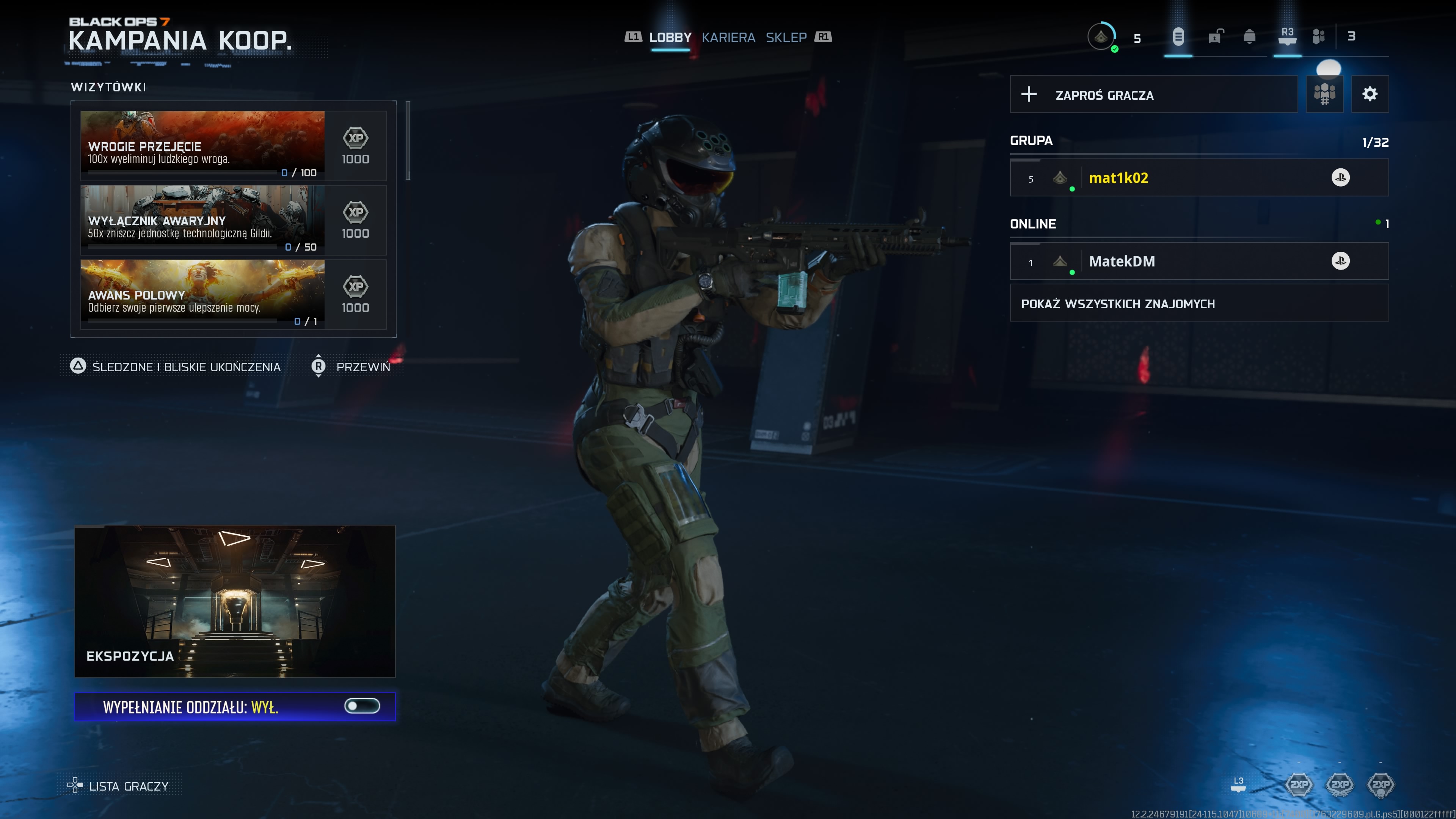This screenshot has height=819, width=1456.
Task: Open the SKLEP tab
Action: pyautogui.click(x=786, y=37)
